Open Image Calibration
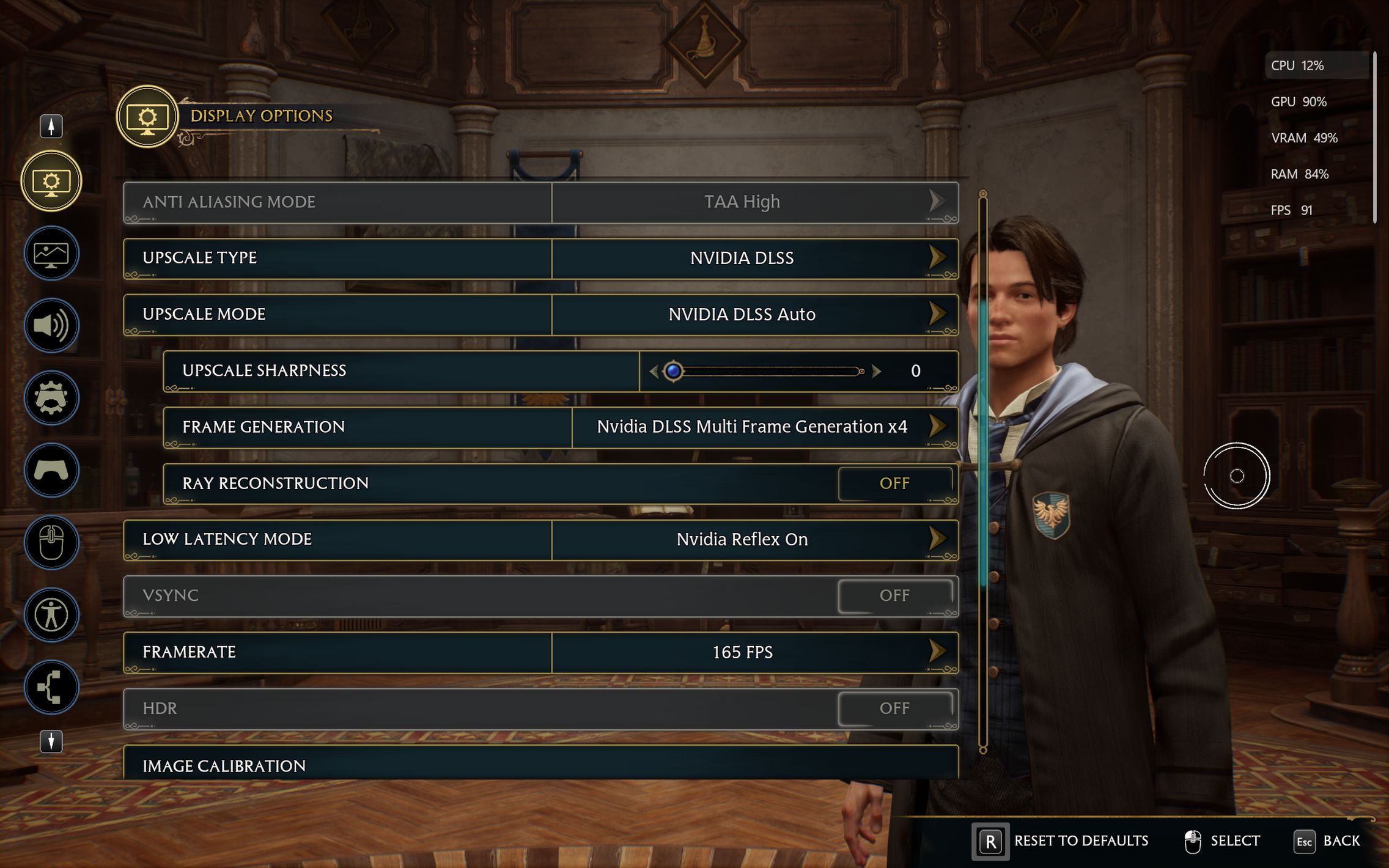This screenshot has width=1389, height=868. [x=540, y=765]
